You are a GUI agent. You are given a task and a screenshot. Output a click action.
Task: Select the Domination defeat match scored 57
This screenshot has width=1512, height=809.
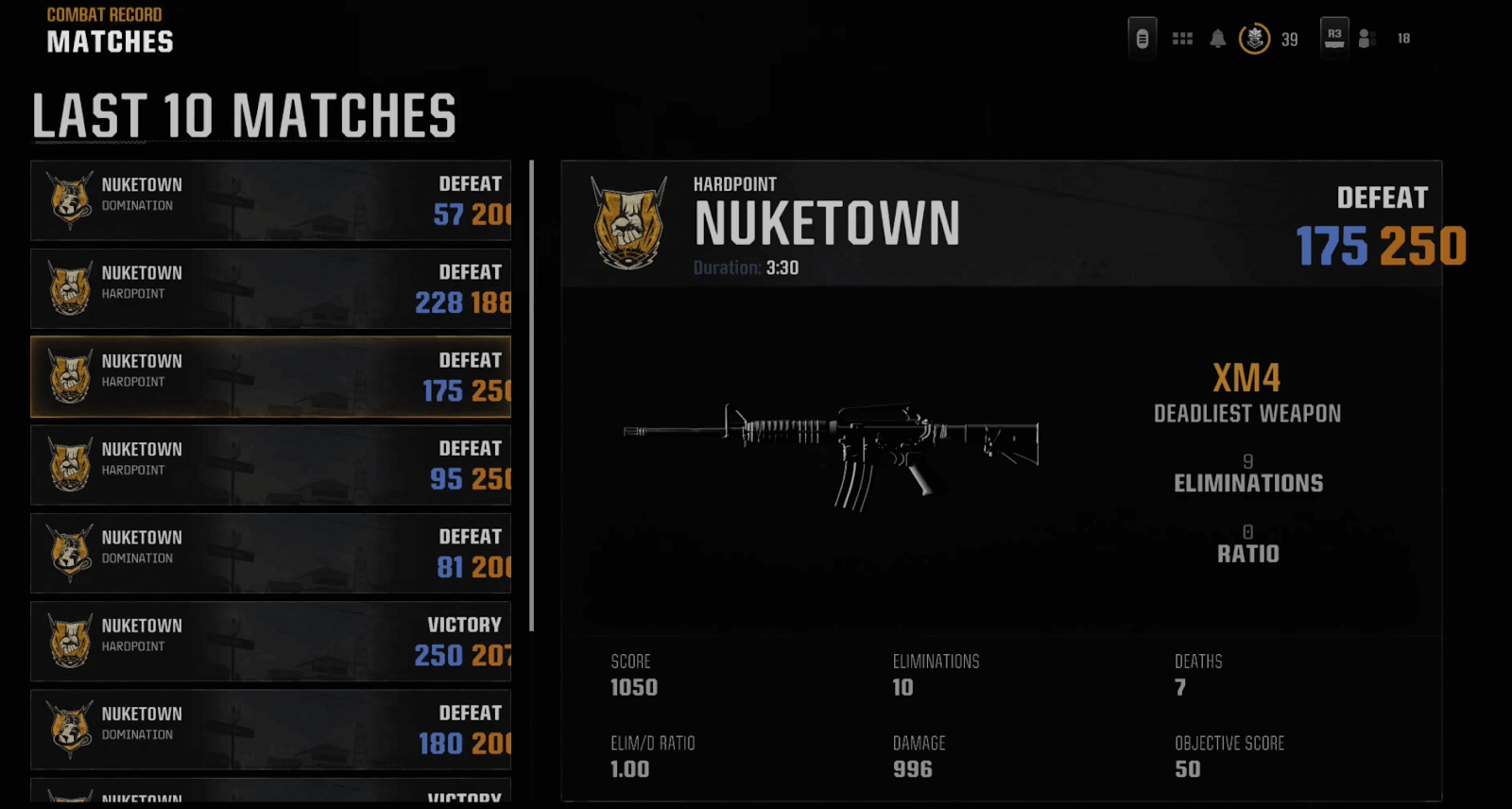270,200
